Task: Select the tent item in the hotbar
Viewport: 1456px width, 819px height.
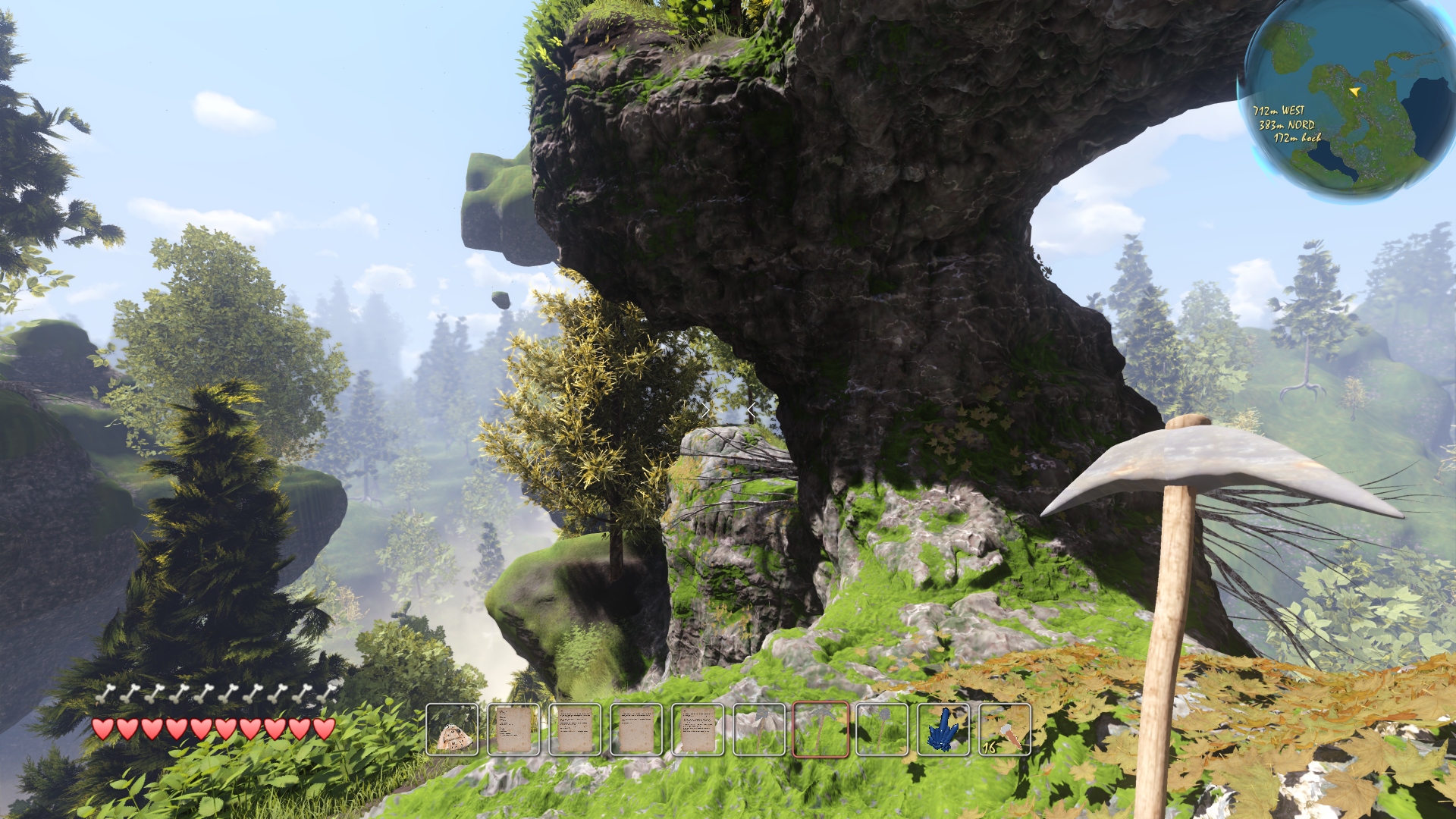Action: pyautogui.click(x=453, y=730)
